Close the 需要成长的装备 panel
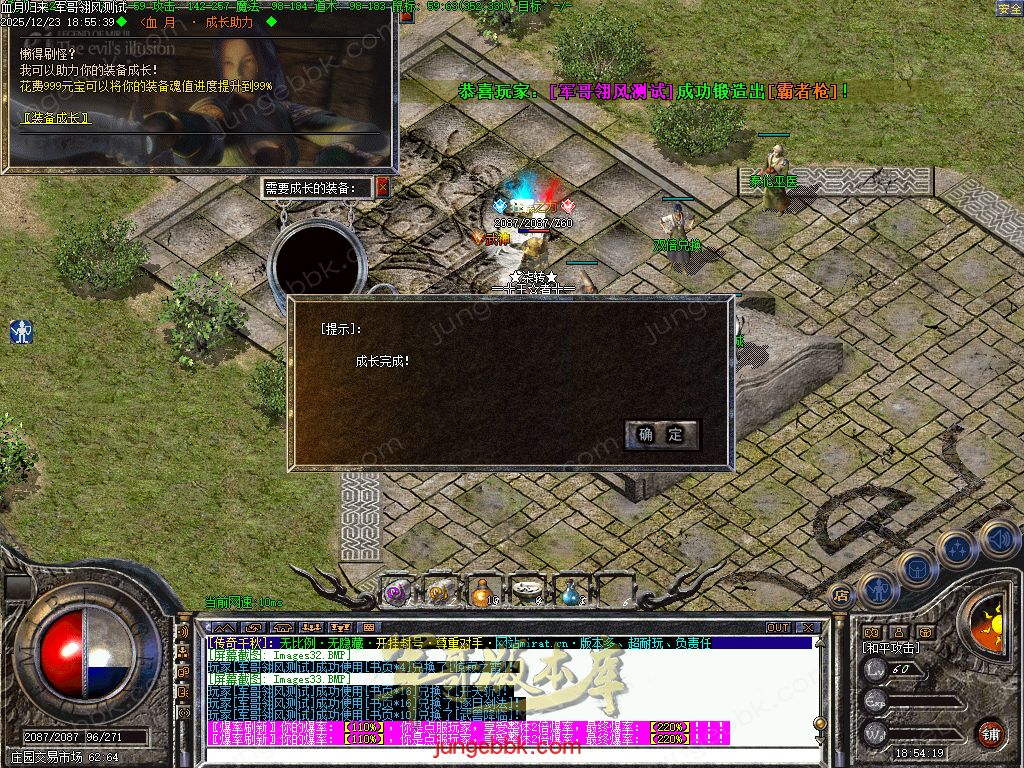Image resolution: width=1024 pixels, height=768 pixels. point(382,187)
